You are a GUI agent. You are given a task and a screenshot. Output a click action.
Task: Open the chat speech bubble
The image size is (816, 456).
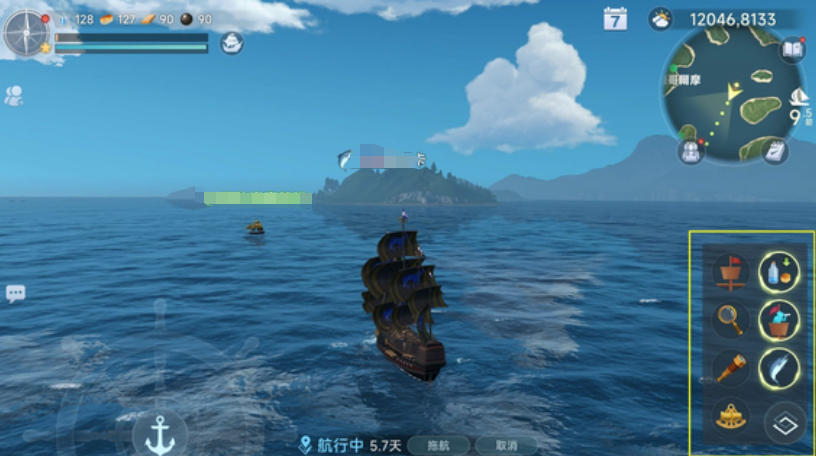pyautogui.click(x=15, y=293)
